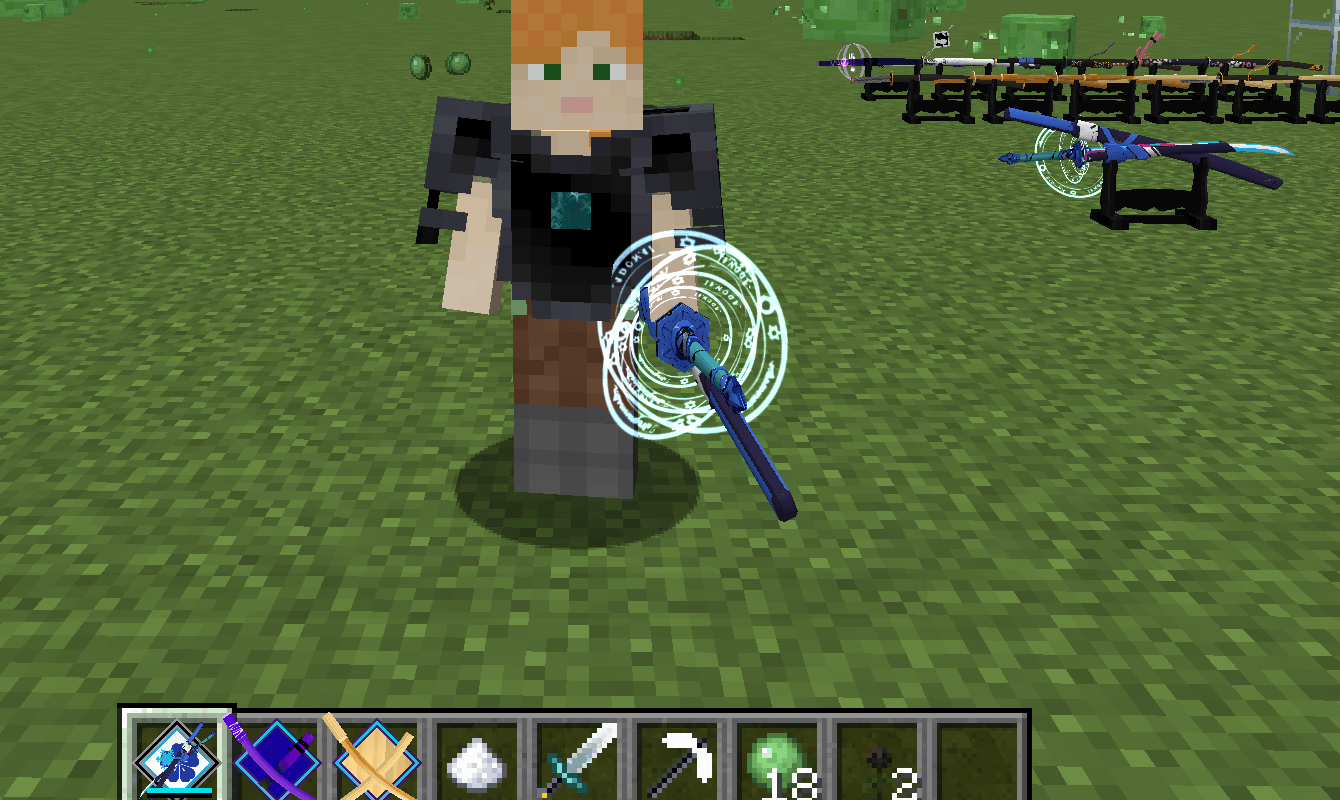Select the iron pickaxe in the hotbar
Viewport: 1340px width, 800px height.
678,760
